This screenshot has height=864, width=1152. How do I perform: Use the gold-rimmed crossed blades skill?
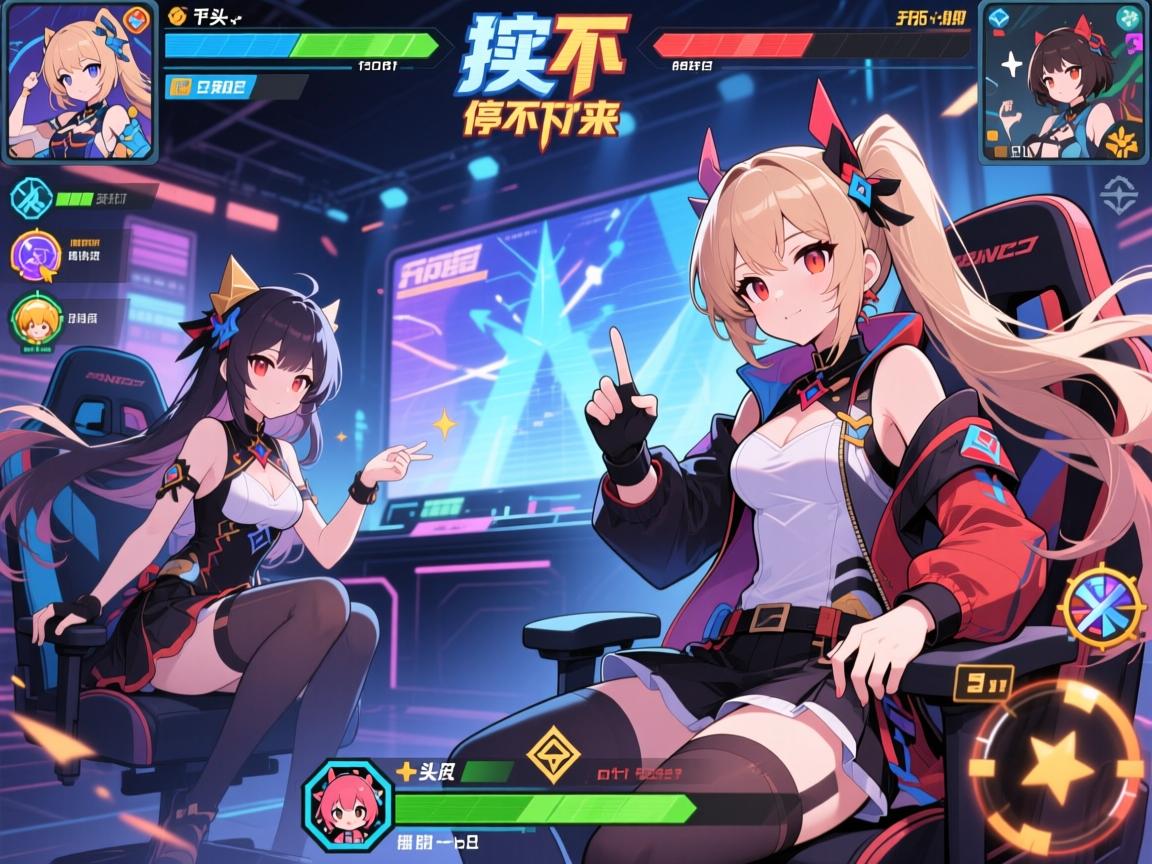pos(1100,606)
